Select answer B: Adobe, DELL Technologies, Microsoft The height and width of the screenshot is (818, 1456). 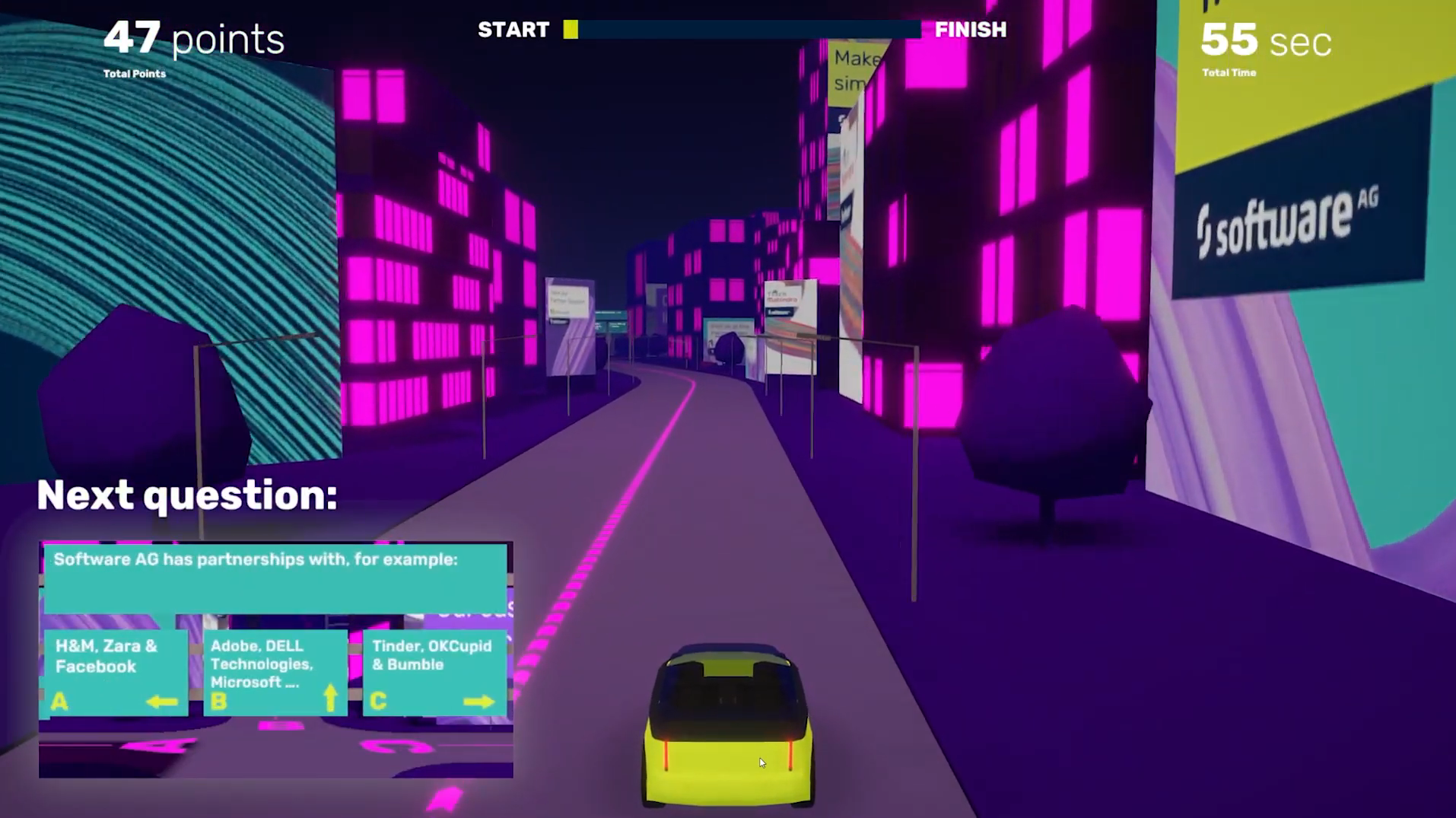[275, 673]
